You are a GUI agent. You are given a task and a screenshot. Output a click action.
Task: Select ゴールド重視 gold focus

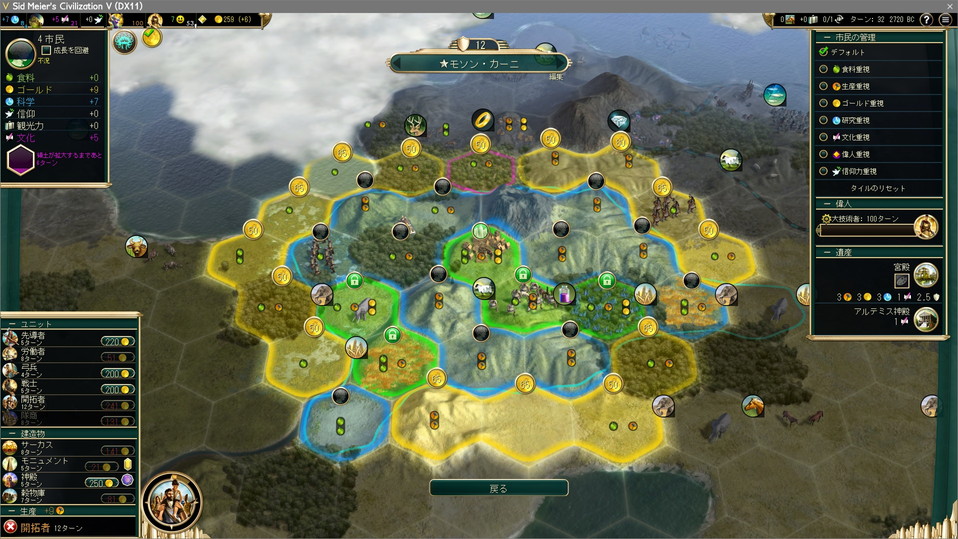coord(824,103)
